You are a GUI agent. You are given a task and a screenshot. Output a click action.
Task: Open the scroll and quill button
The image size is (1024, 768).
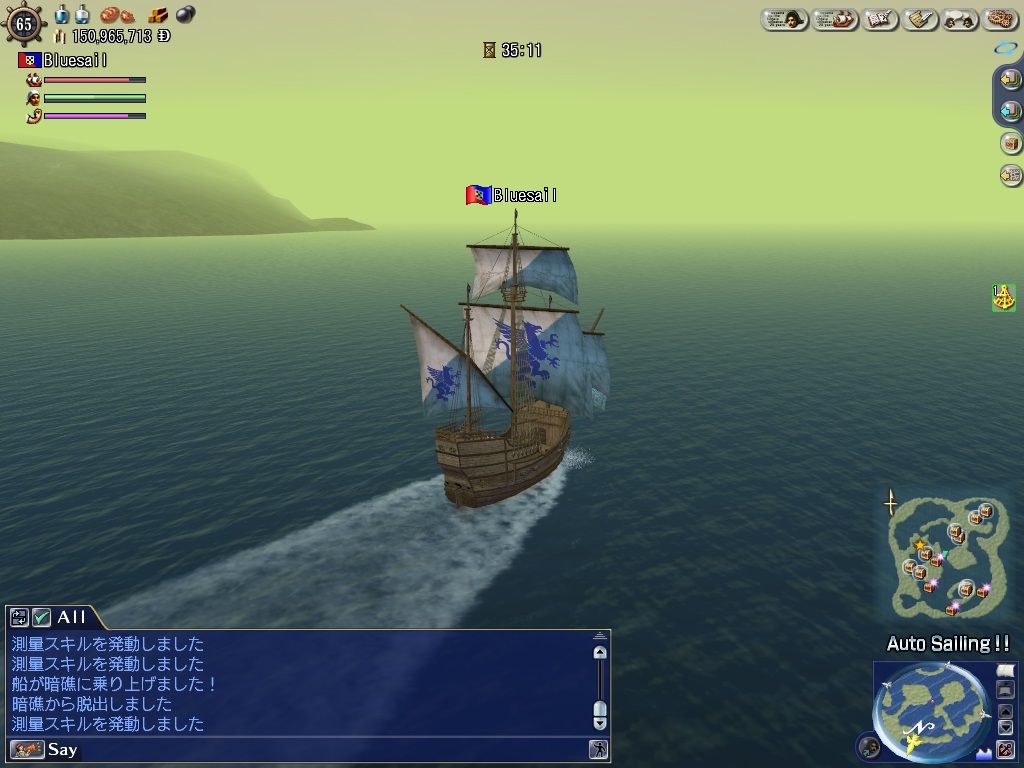(x=920, y=19)
